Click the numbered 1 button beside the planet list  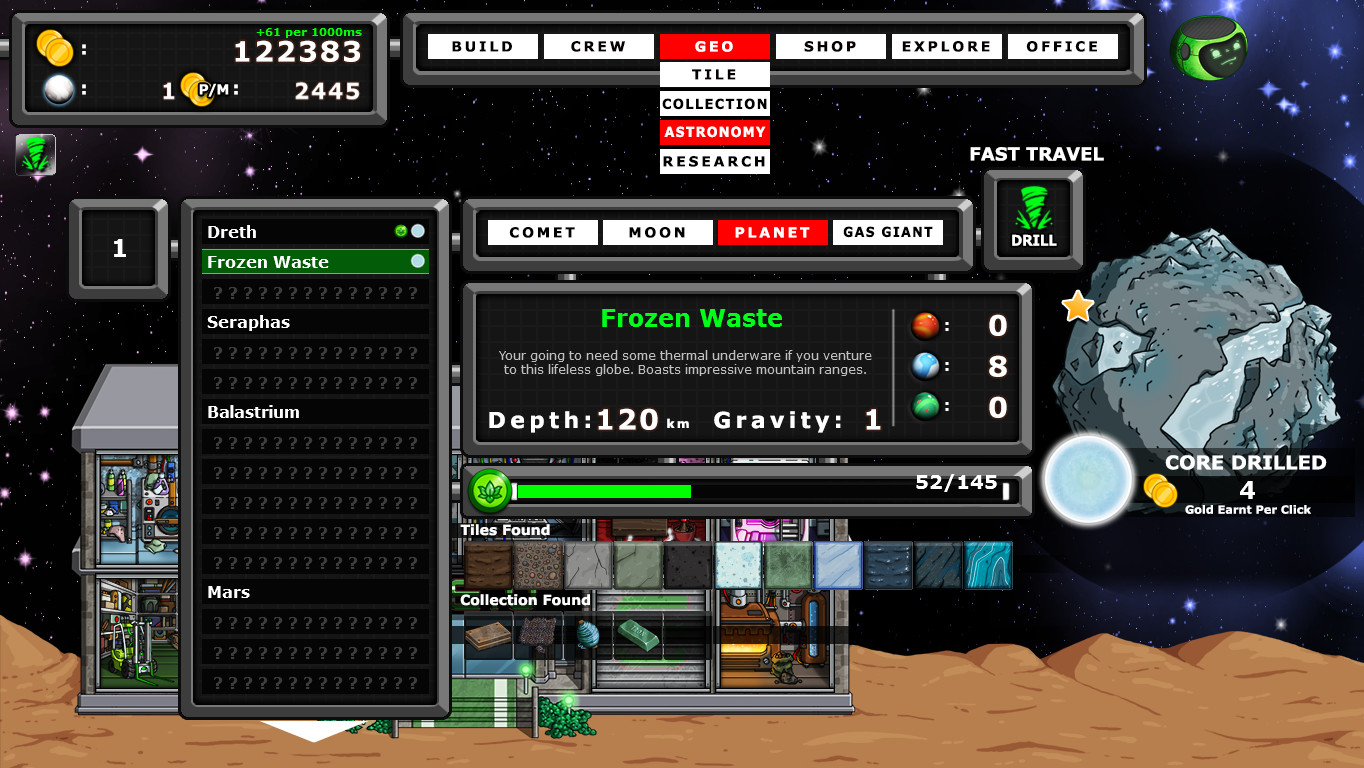click(120, 247)
